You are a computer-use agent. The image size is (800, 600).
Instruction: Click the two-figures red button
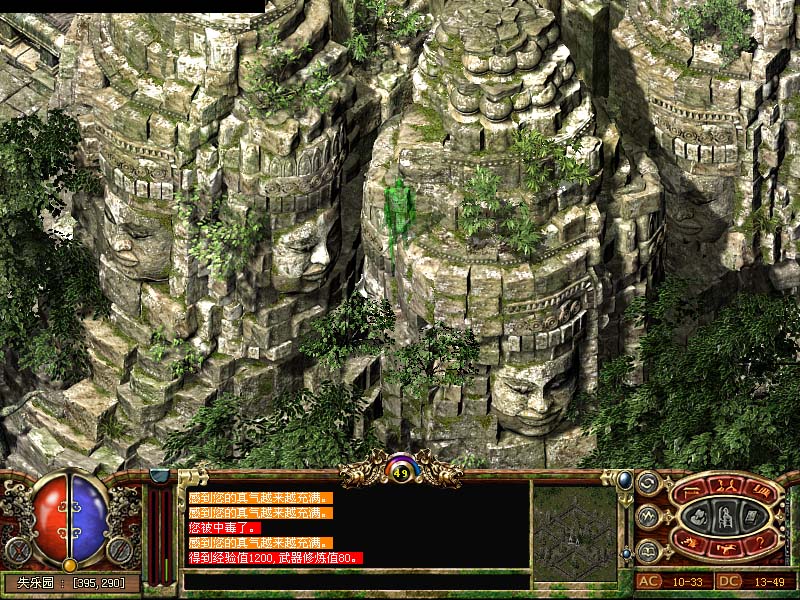click(x=726, y=486)
